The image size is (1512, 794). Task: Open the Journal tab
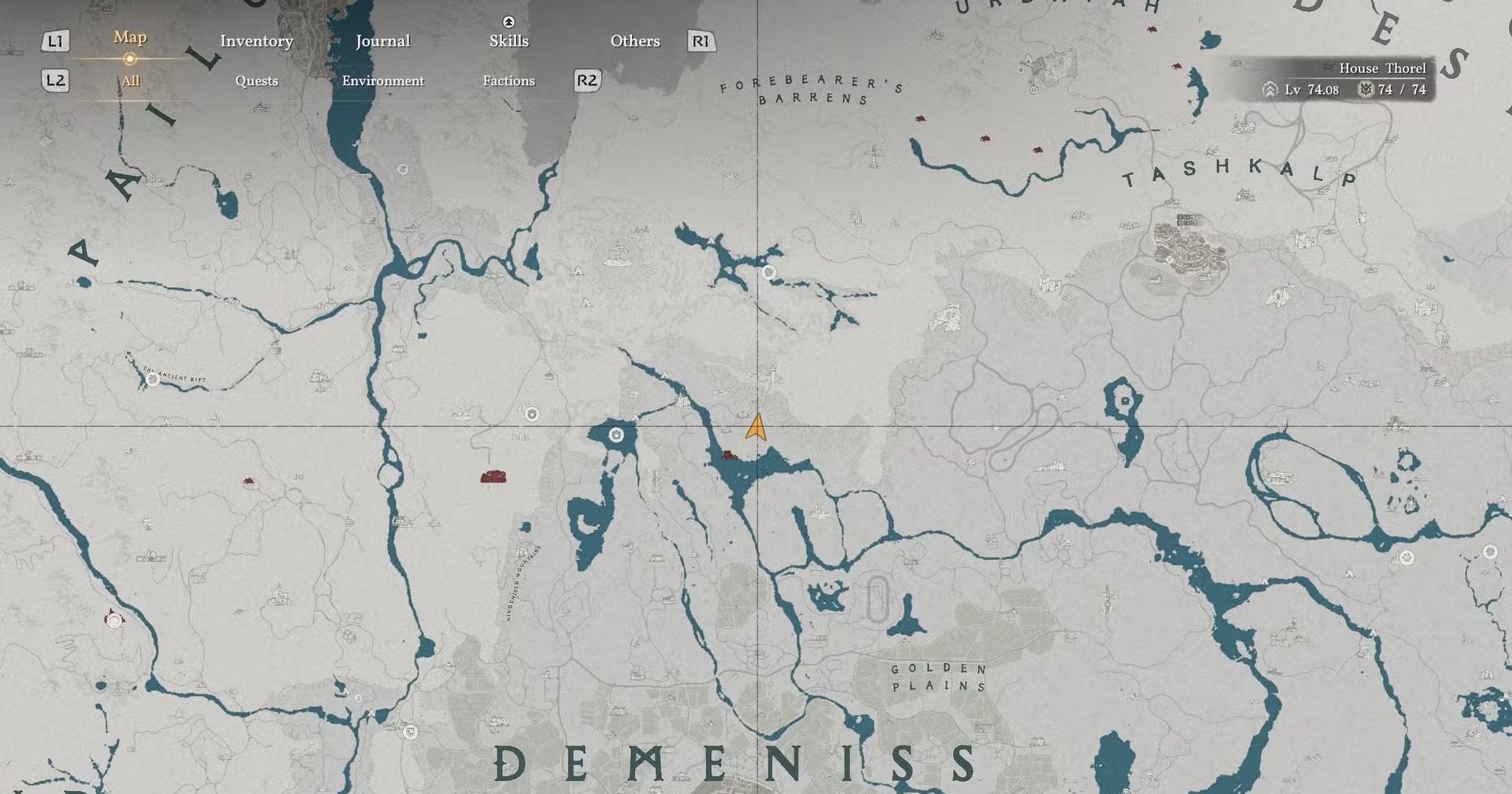(383, 41)
